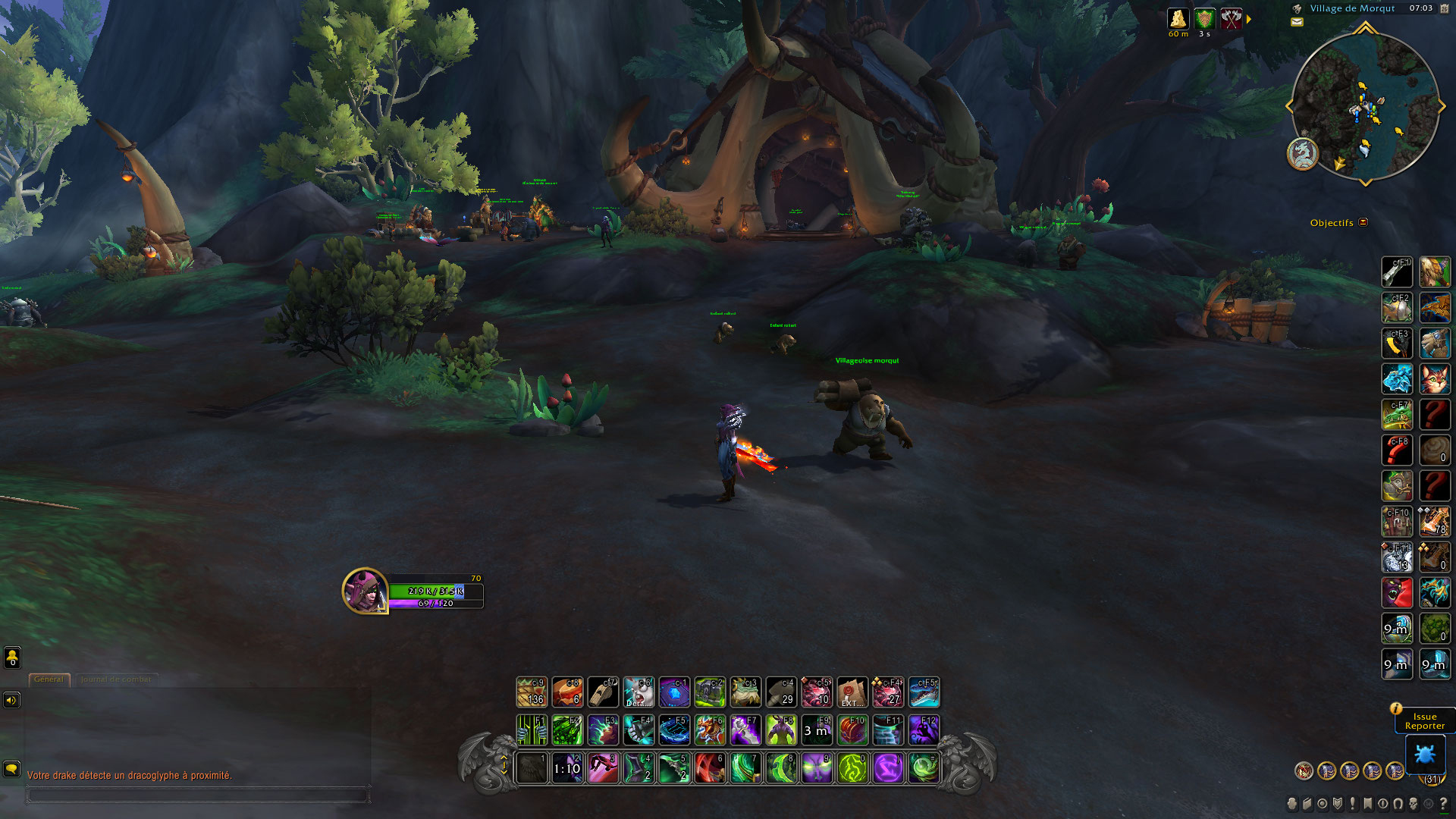
Task: Cast the green prison bars ability
Action: click(x=531, y=730)
